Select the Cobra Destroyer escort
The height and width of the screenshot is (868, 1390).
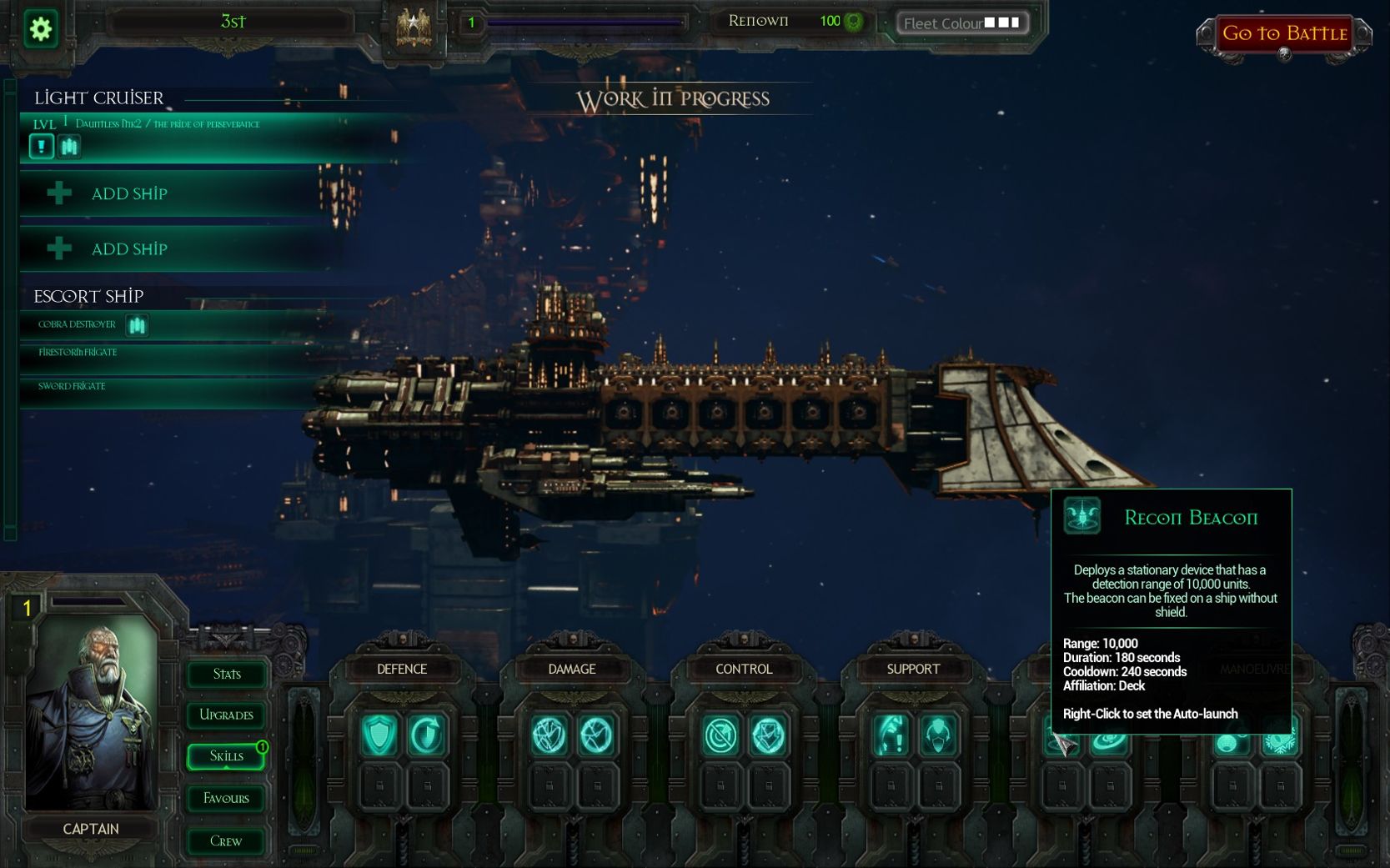77,324
